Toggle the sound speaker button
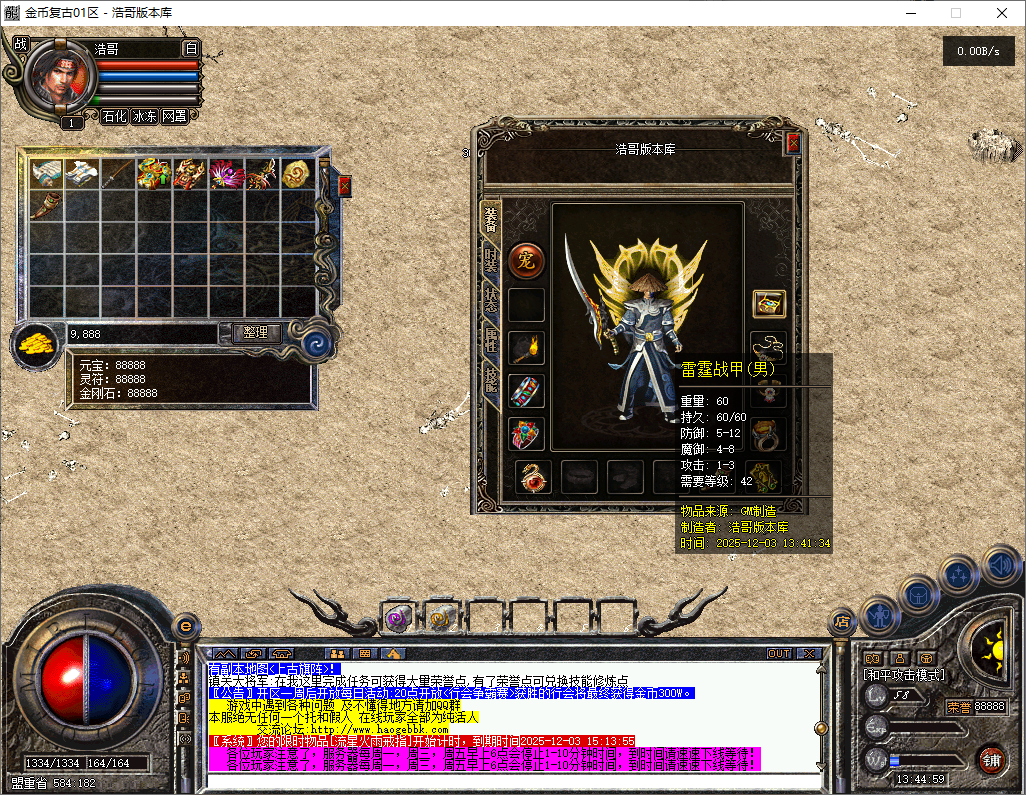 click(1000, 565)
